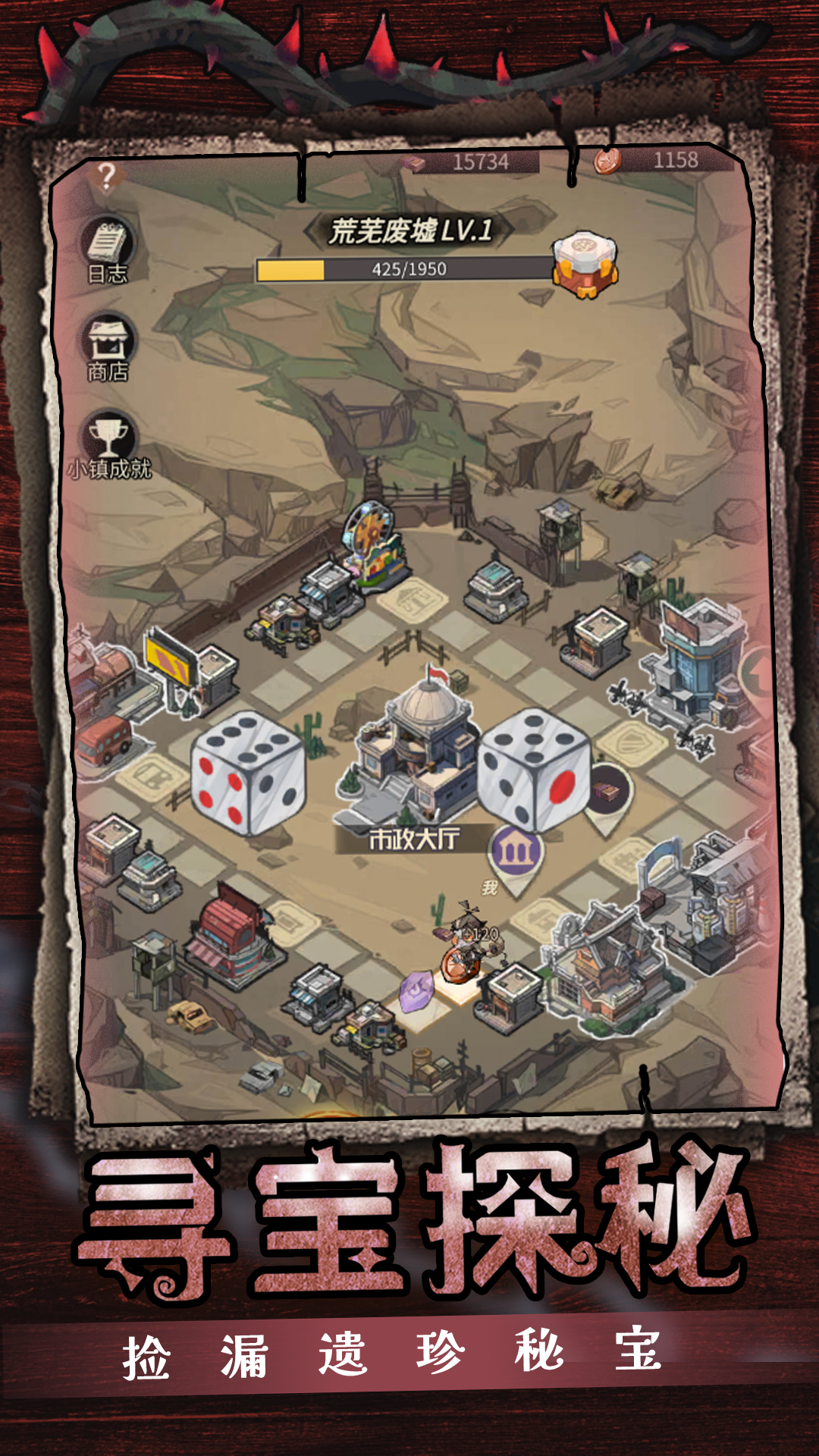Viewport: 819px width, 1456px height.
Task: Click the arrow button on right edge
Action: (757, 673)
